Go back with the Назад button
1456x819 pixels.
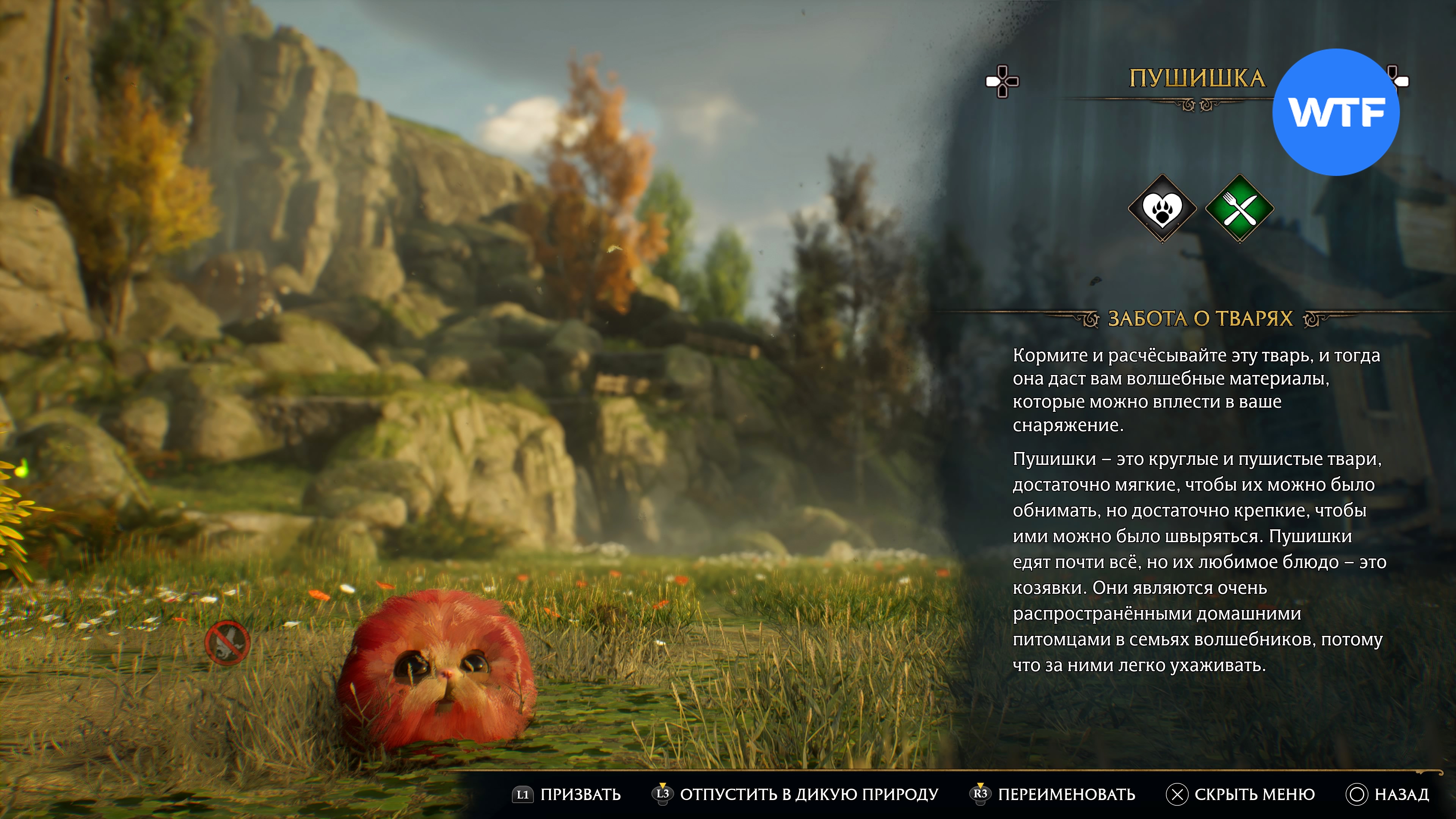(x=1388, y=794)
